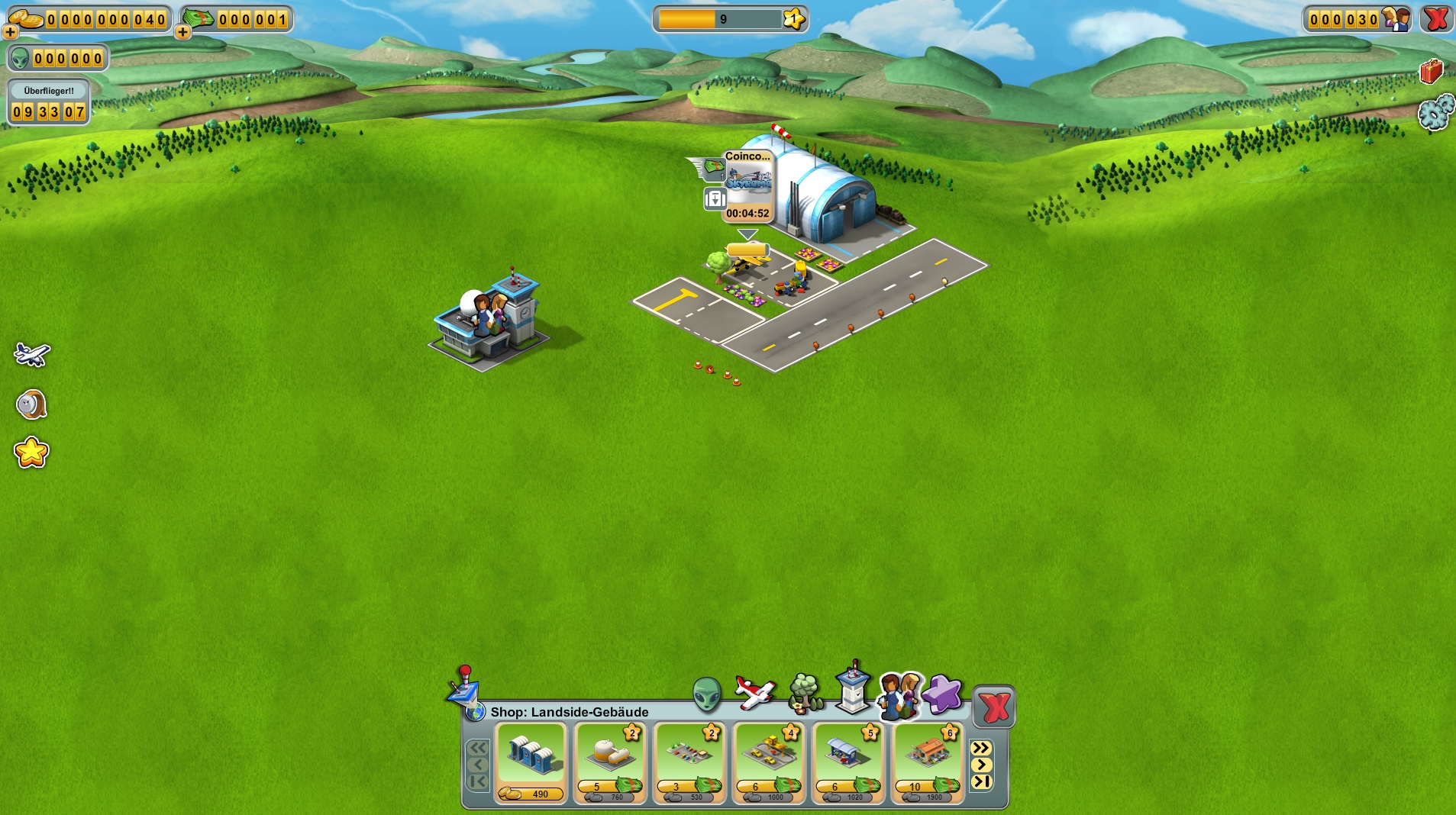Switch to the highlighted passengers Landside-Gebäude tab
This screenshot has height=815, width=1456.
(899, 695)
